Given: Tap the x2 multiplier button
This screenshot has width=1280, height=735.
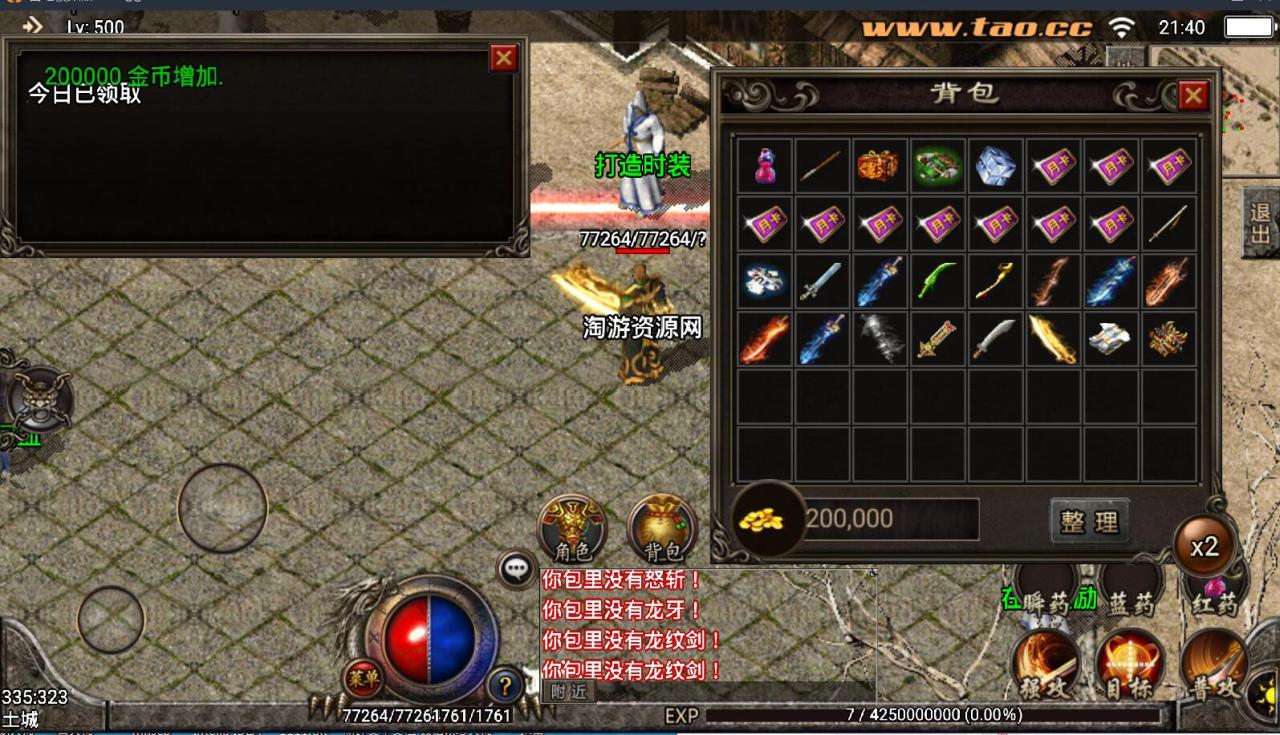Looking at the screenshot, I should [1204, 546].
